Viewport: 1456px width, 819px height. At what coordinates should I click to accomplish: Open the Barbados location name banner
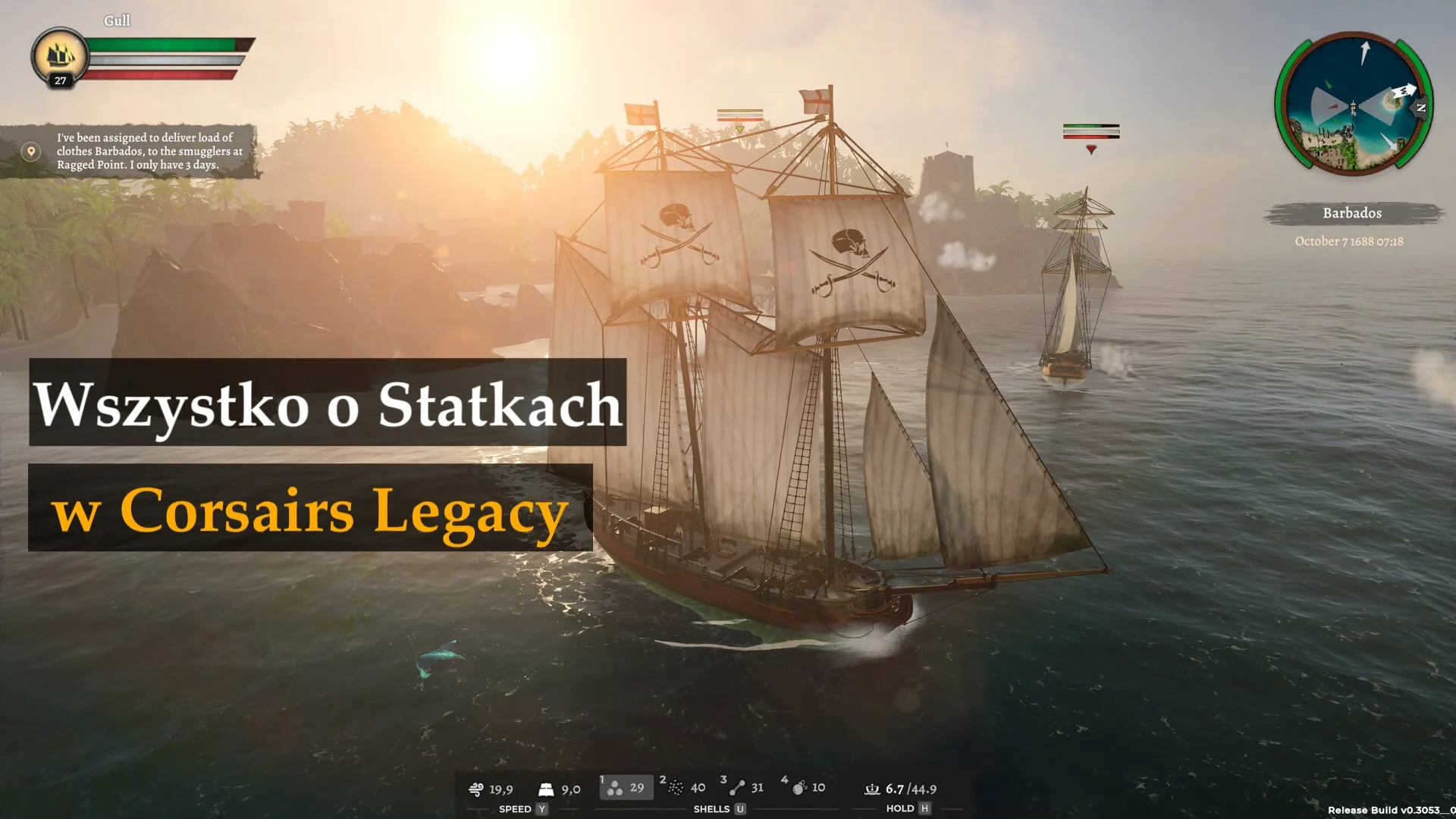(x=1351, y=213)
